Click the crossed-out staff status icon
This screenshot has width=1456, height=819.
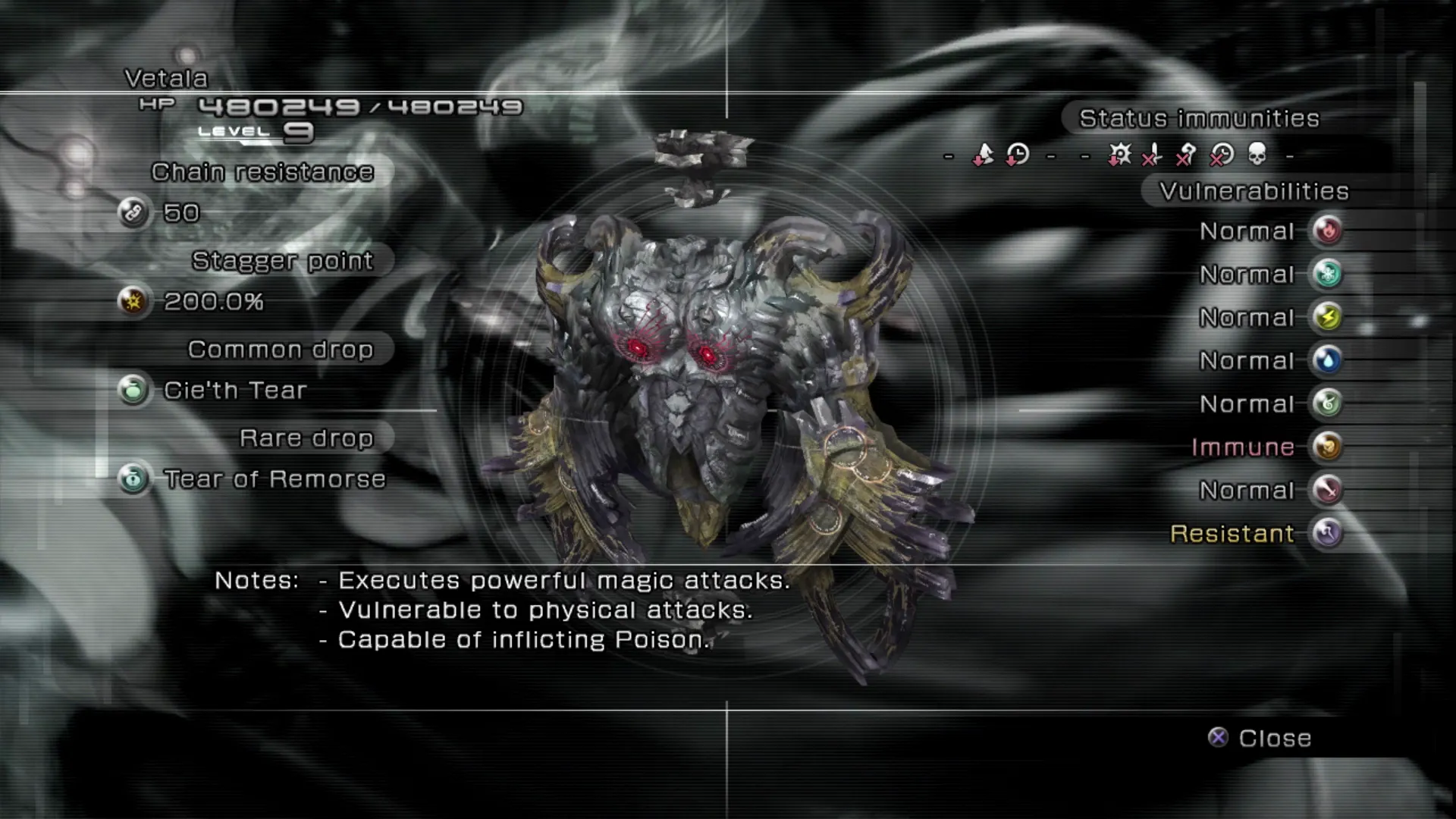pyautogui.click(x=1186, y=155)
